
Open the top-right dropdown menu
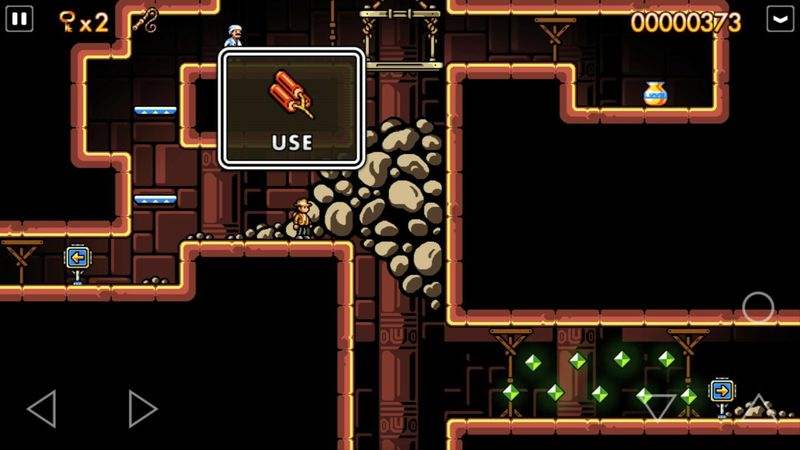779,19
